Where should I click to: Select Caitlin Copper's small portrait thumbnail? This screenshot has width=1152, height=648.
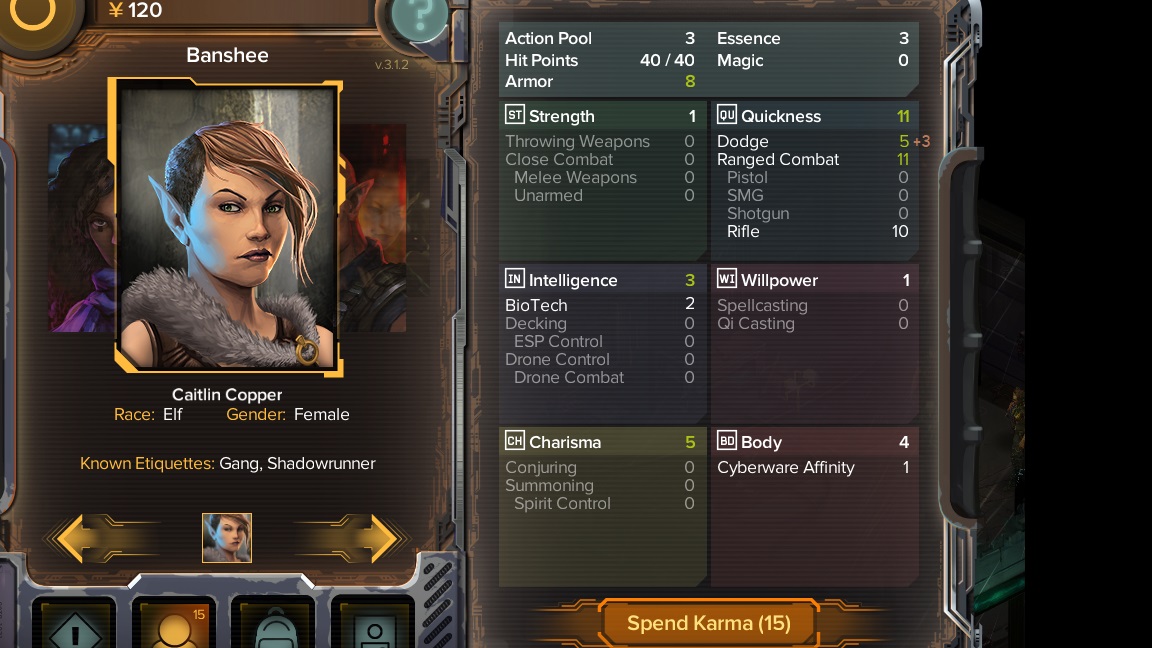(227, 538)
